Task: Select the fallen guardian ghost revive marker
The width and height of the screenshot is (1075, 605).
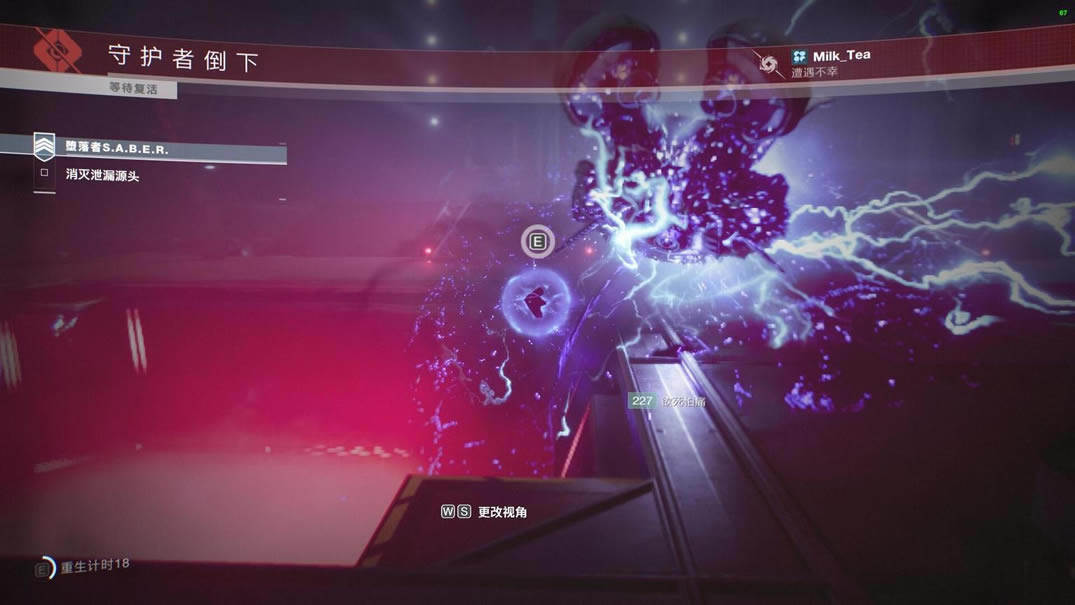Action: click(537, 297)
